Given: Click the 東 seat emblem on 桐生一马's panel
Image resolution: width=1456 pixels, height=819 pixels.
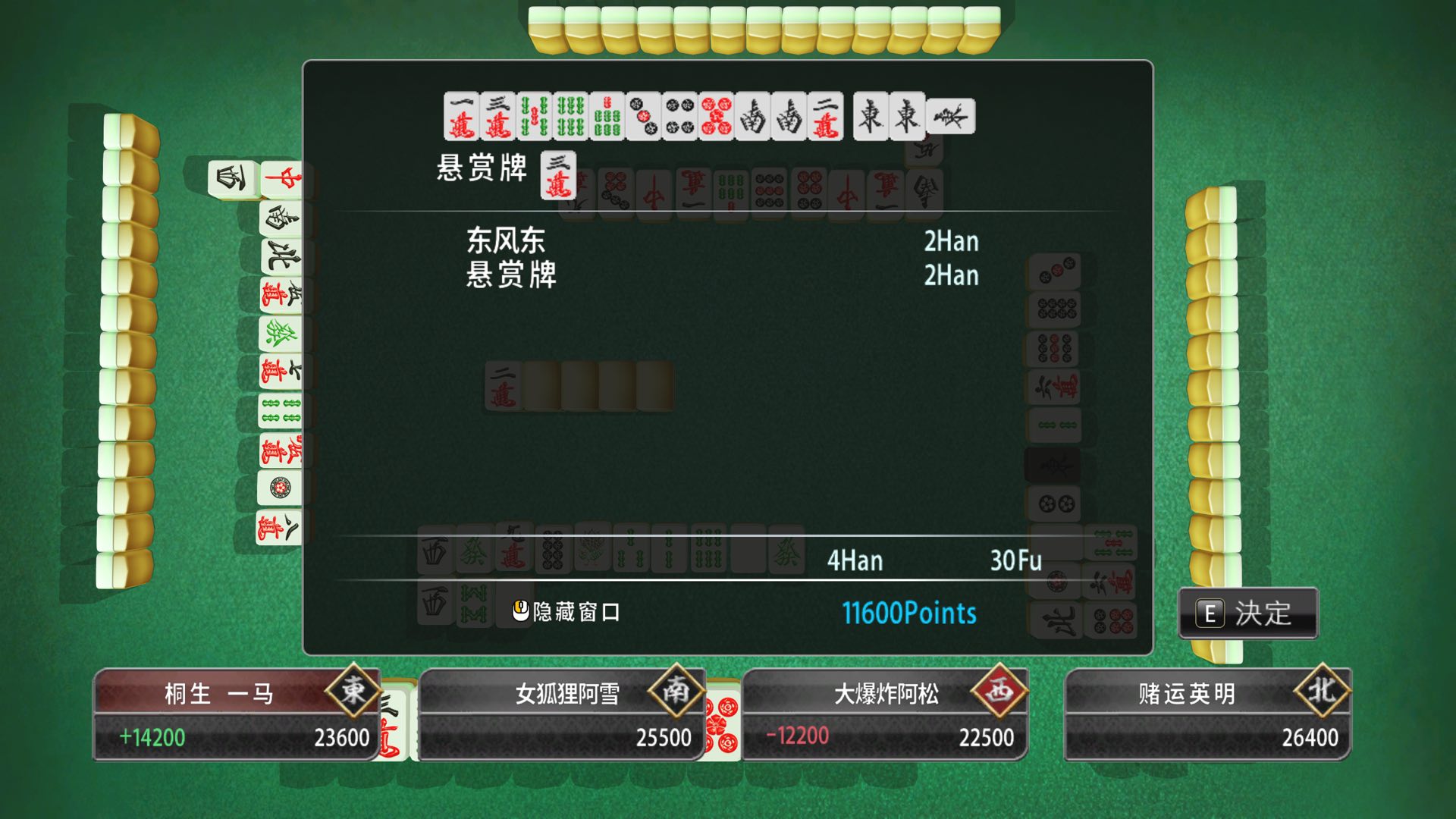Looking at the screenshot, I should pos(353,692).
